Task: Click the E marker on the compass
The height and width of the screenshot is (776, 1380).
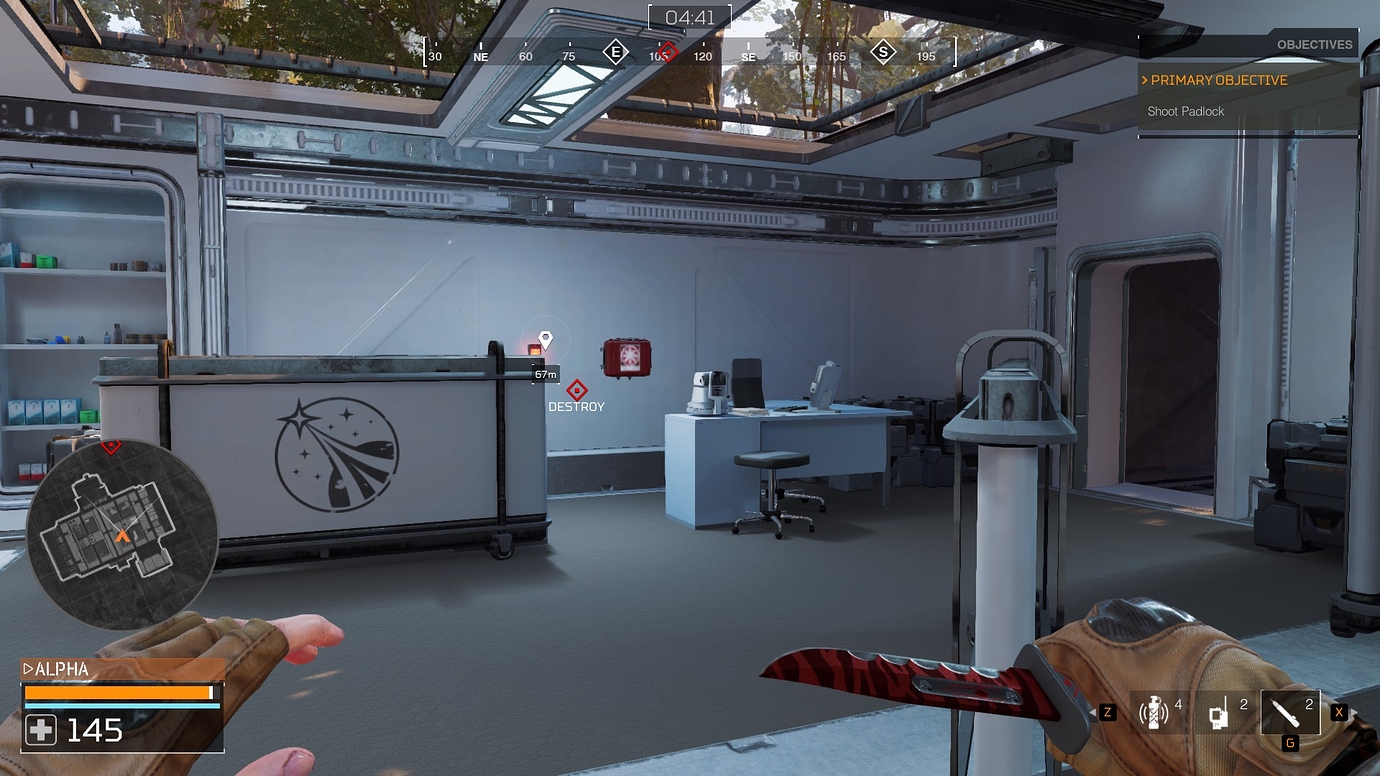Action: coord(616,52)
